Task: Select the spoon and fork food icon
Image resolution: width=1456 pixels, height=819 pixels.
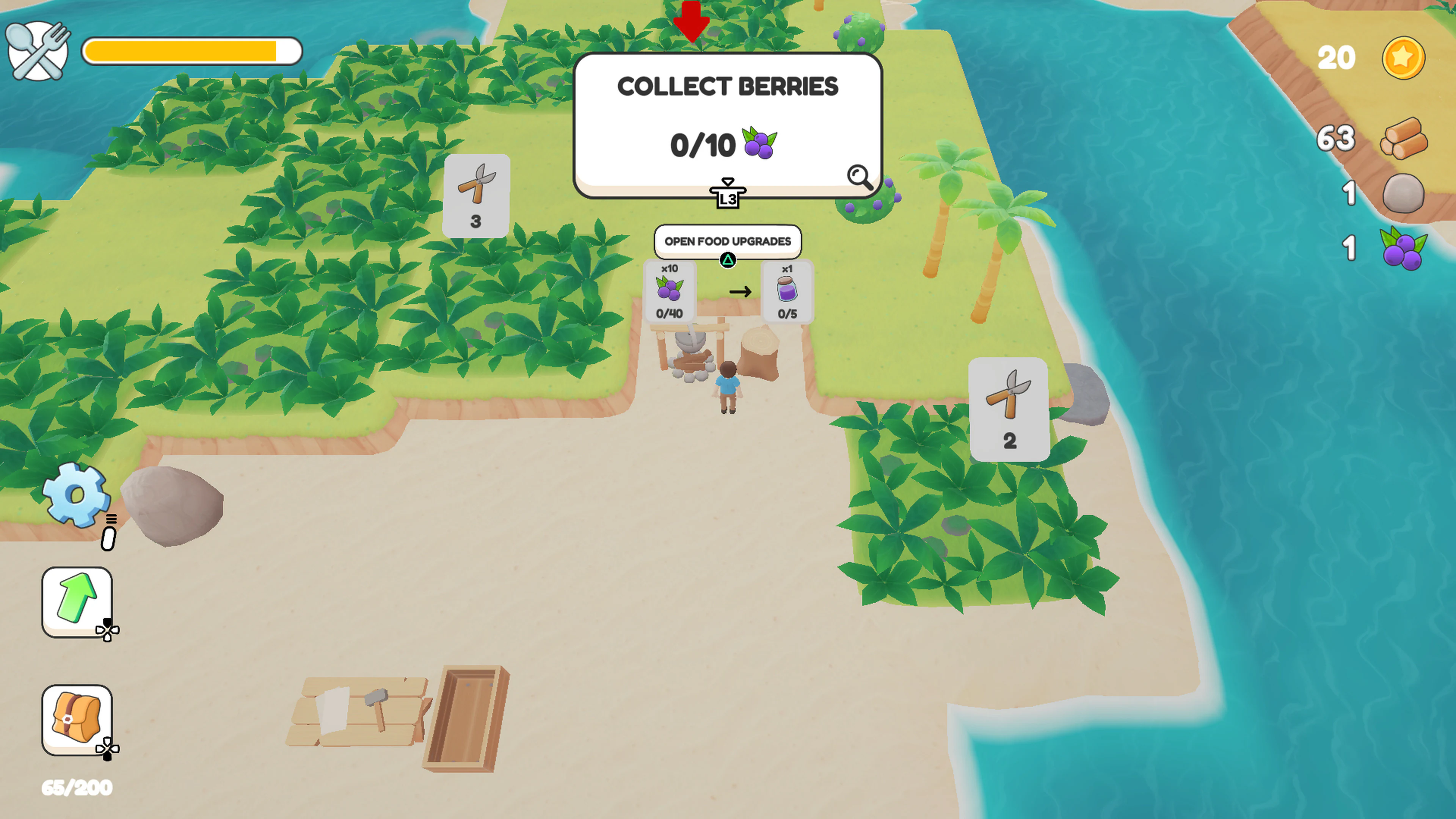Action: (x=37, y=52)
